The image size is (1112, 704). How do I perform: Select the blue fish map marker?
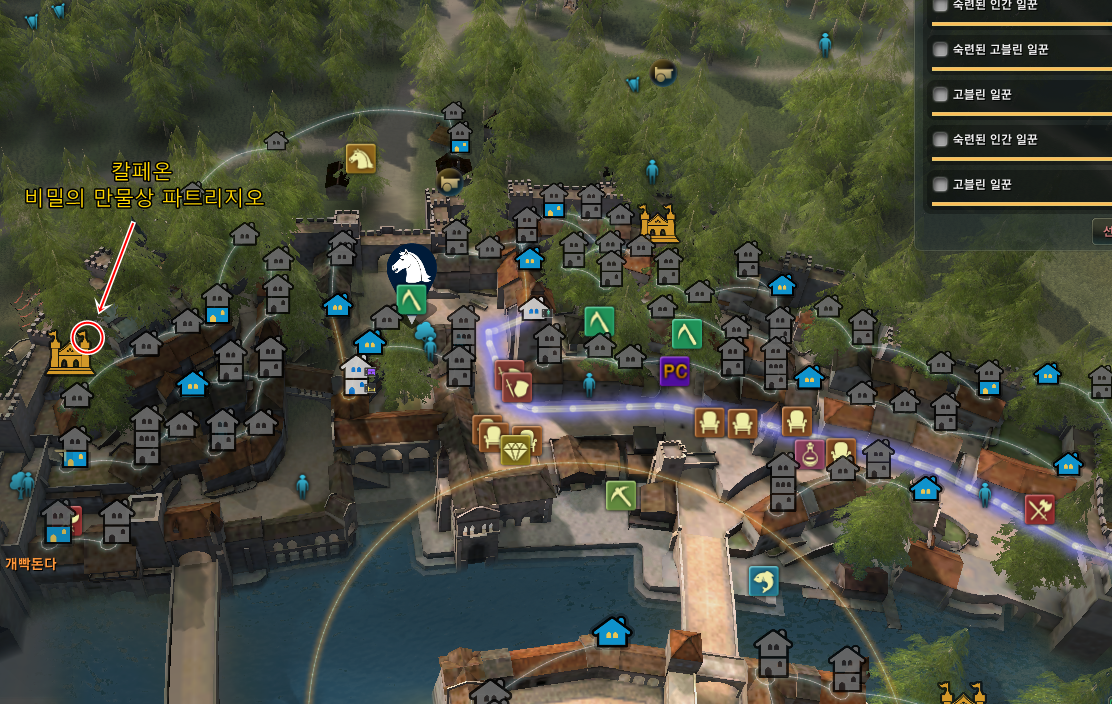764,581
